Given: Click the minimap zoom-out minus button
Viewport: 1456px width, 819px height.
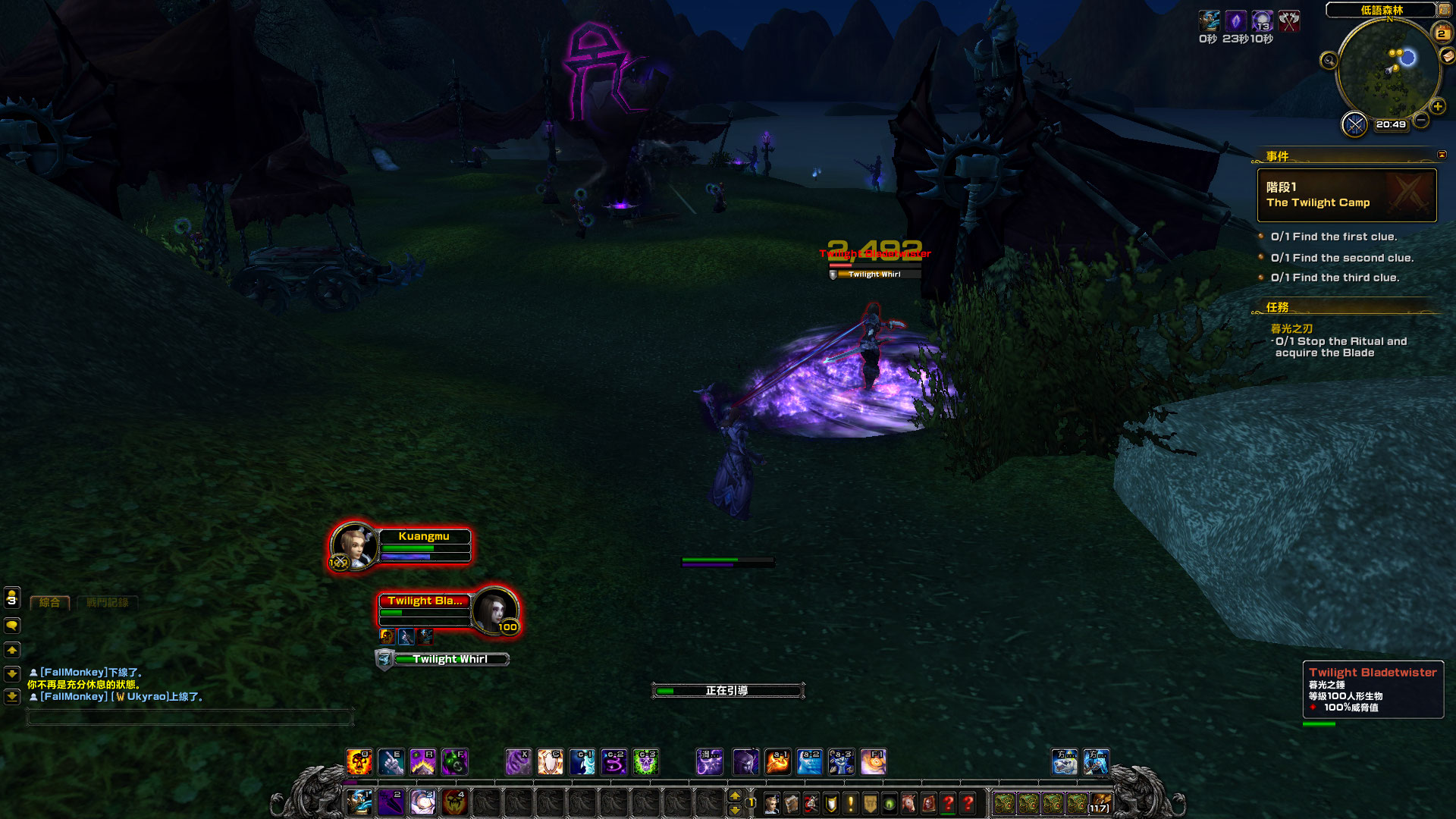Looking at the screenshot, I should click(1422, 120).
